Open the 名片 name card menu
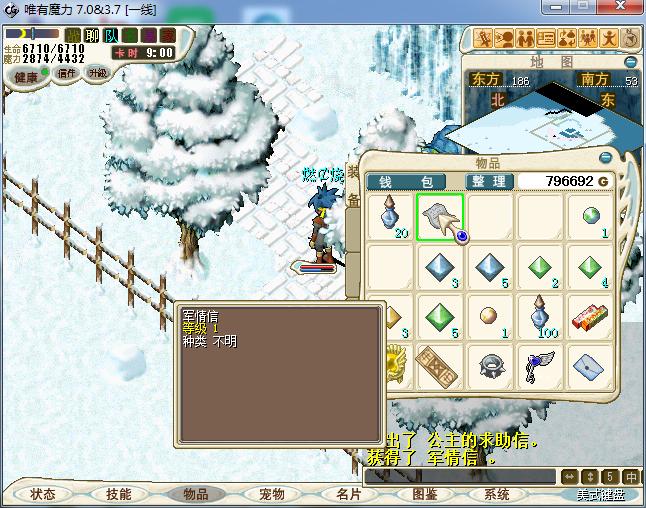This screenshot has height=508, width=646. tap(347, 494)
